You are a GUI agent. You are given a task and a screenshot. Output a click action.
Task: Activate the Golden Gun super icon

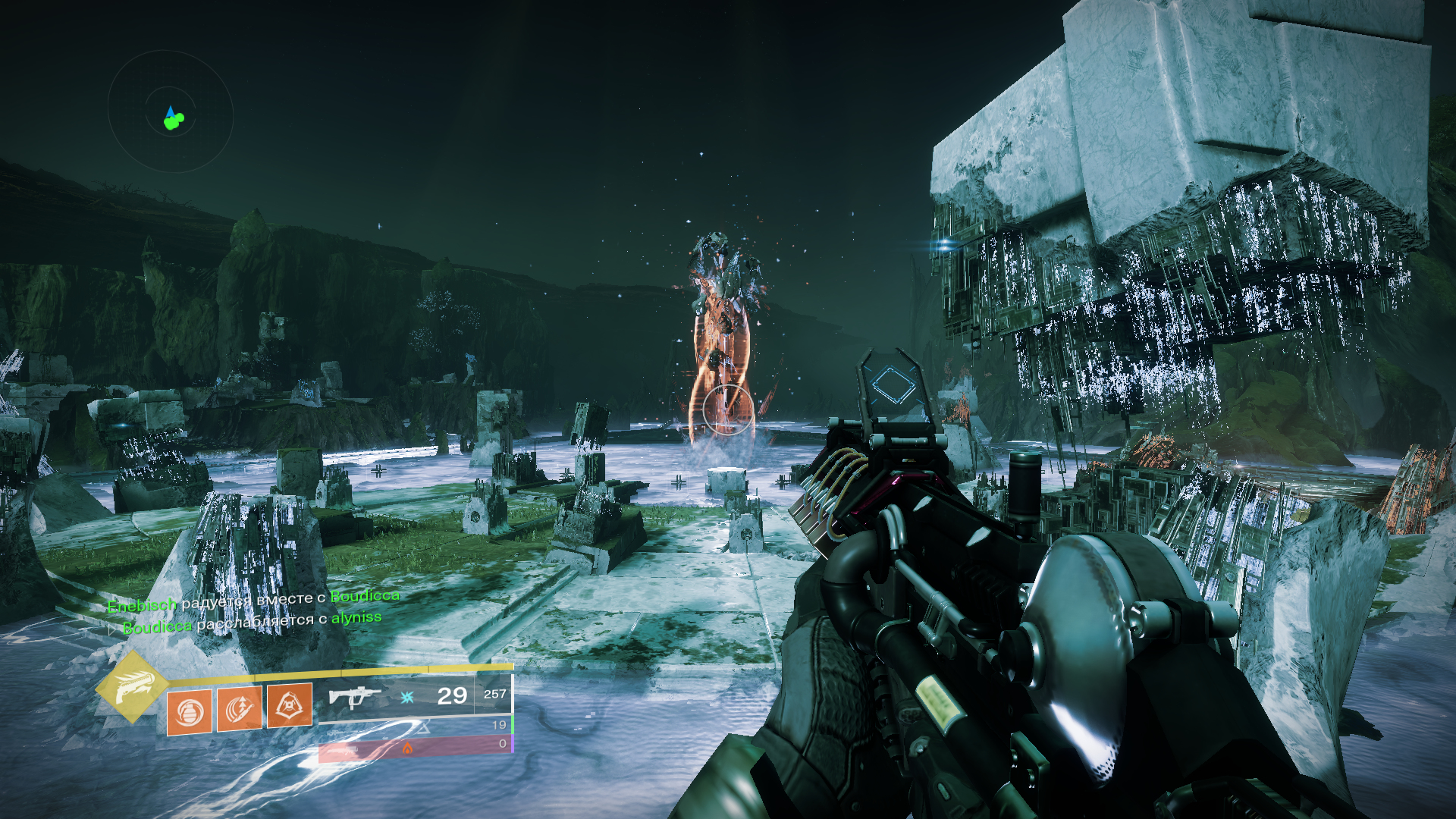point(131,685)
